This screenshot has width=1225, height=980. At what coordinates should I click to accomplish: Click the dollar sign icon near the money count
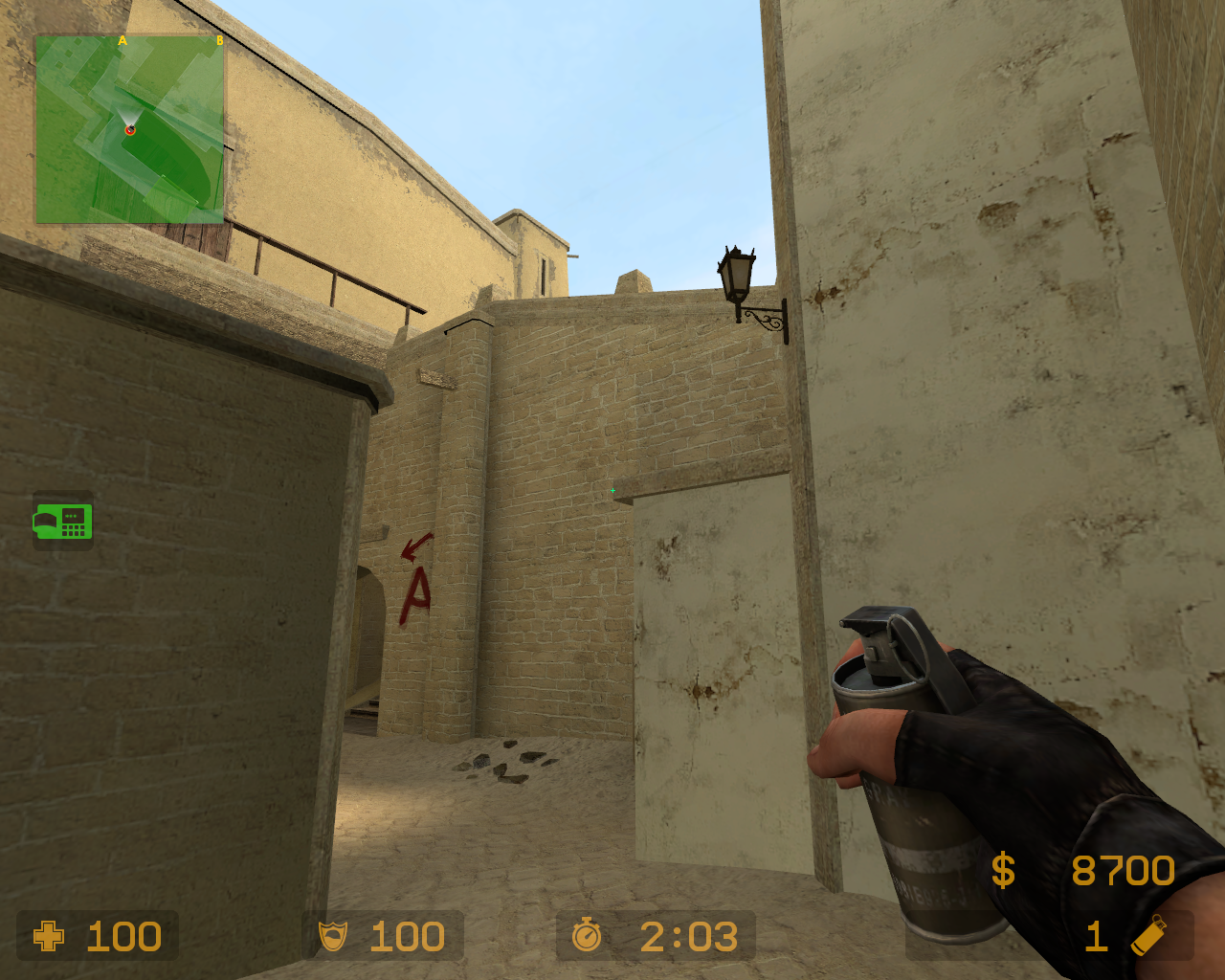click(x=1003, y=871)
